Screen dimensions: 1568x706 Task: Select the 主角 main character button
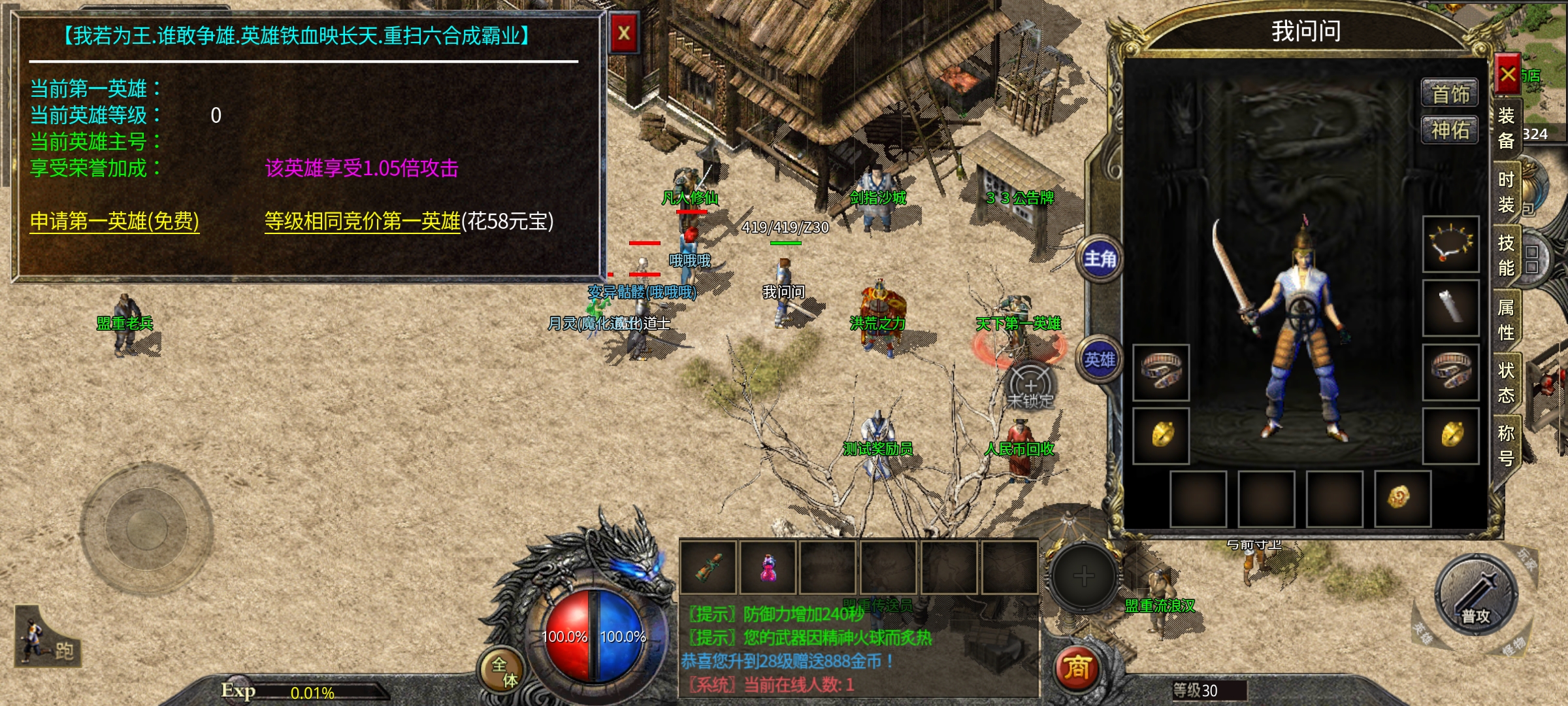click(1100, 260)
